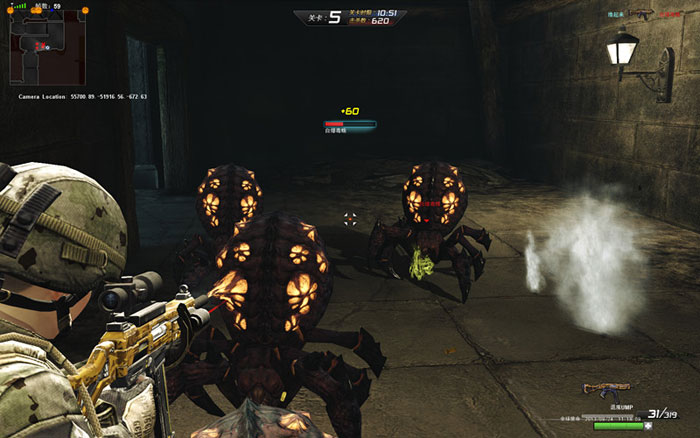Click the kill feed weapon entry

click(x=640, y=15)
